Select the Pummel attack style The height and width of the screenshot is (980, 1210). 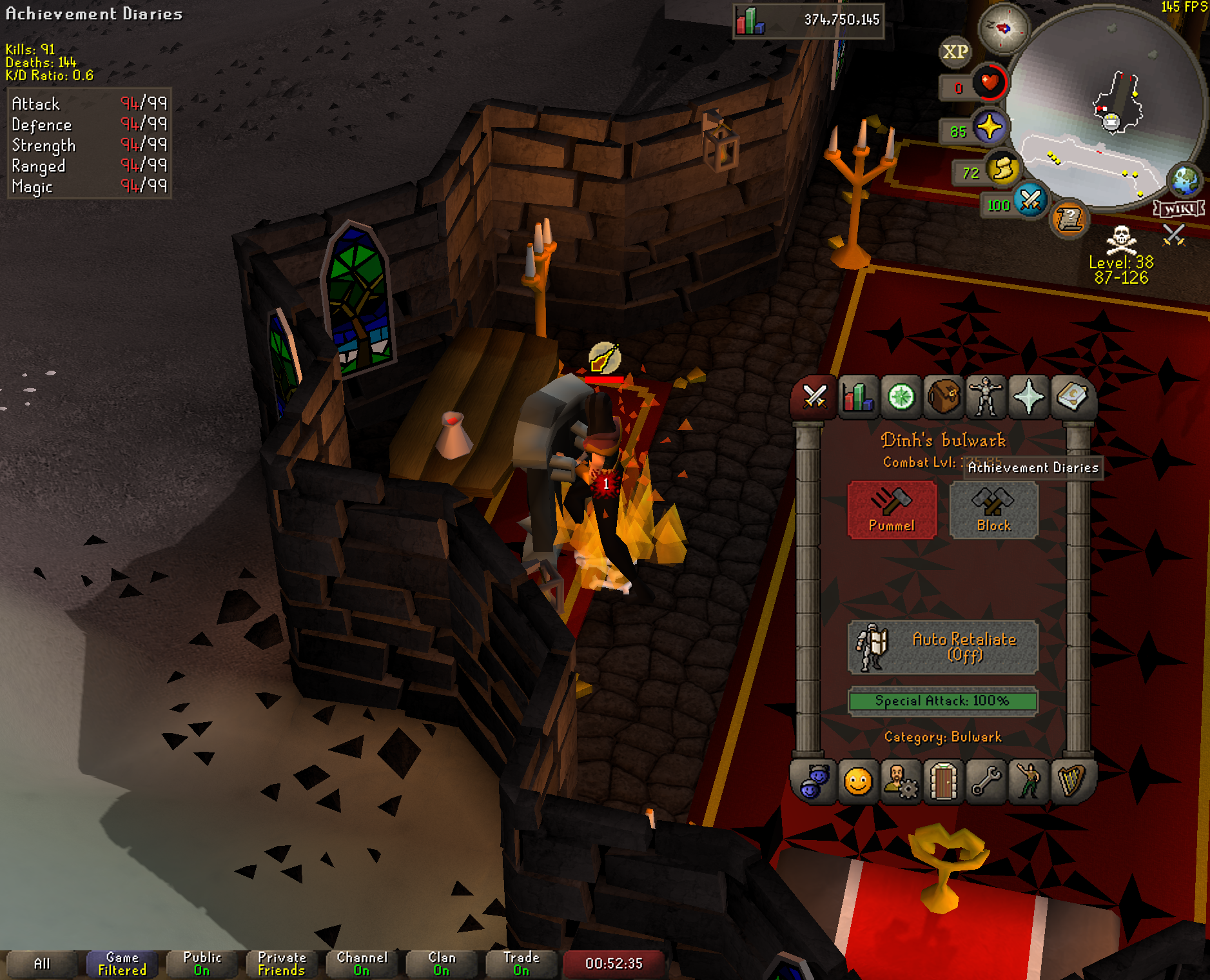pyautogui.click(x=892, y=509)
